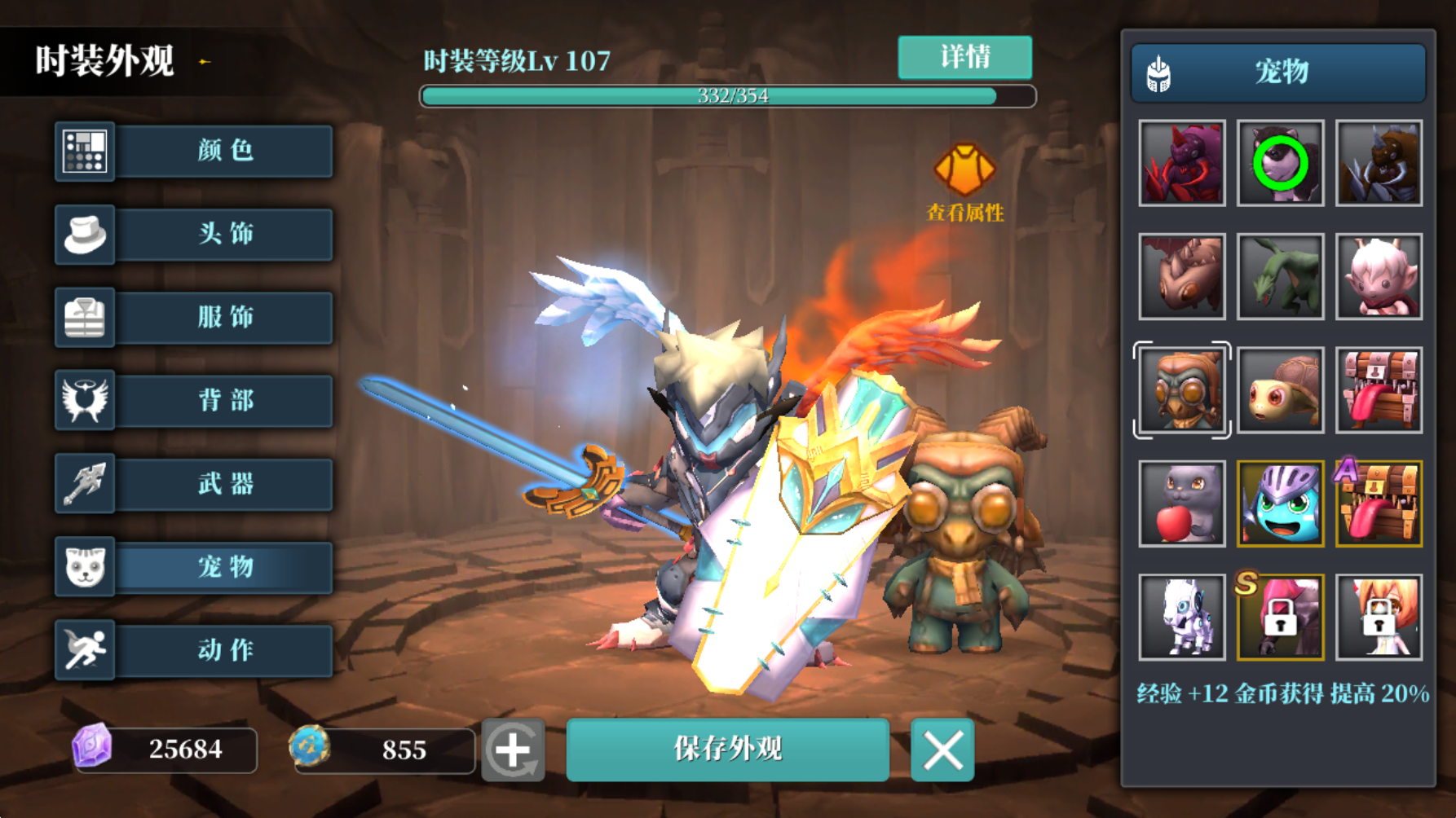Open the 颜色 color palette icon
The width and height of the screenshot is (1456, 818).
tap(85, 152)
